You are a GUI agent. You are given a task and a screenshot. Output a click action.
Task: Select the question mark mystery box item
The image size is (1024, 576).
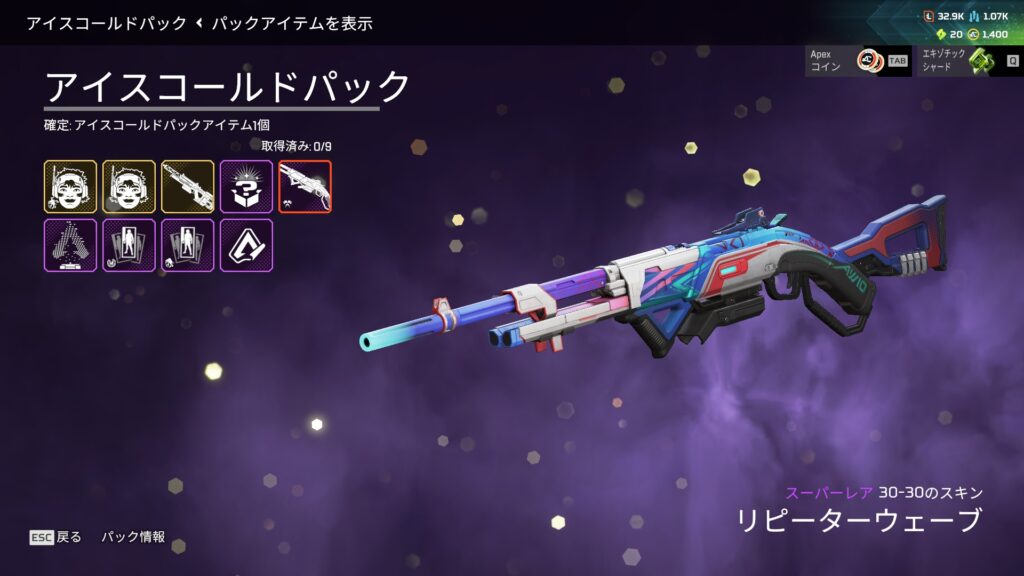click(246, 186)
